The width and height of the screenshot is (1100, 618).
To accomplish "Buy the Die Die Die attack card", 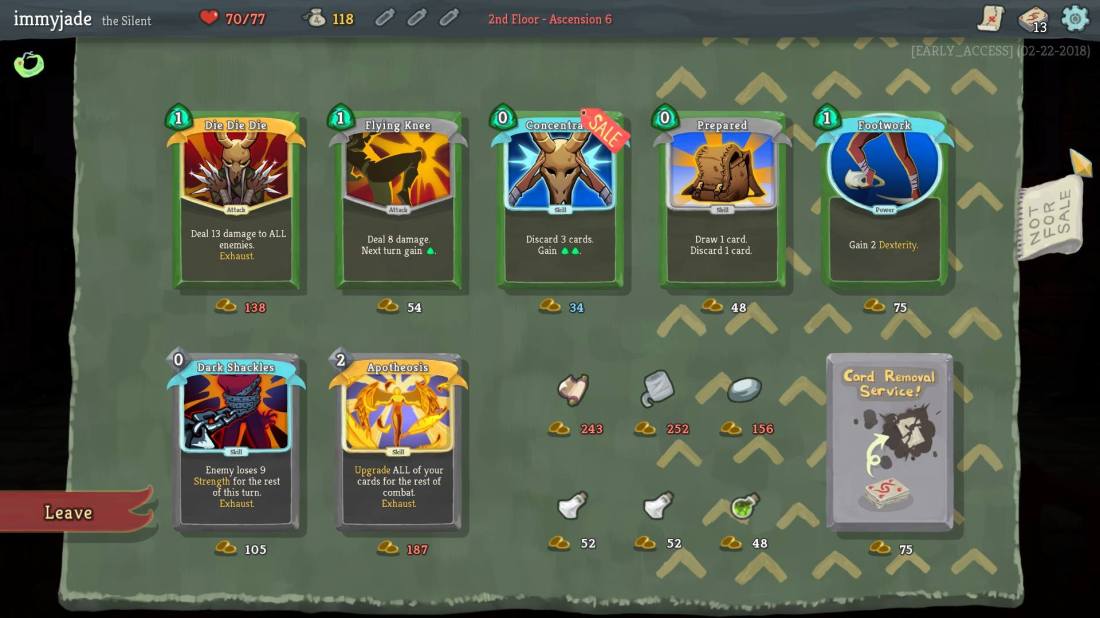I will point(236,200).
